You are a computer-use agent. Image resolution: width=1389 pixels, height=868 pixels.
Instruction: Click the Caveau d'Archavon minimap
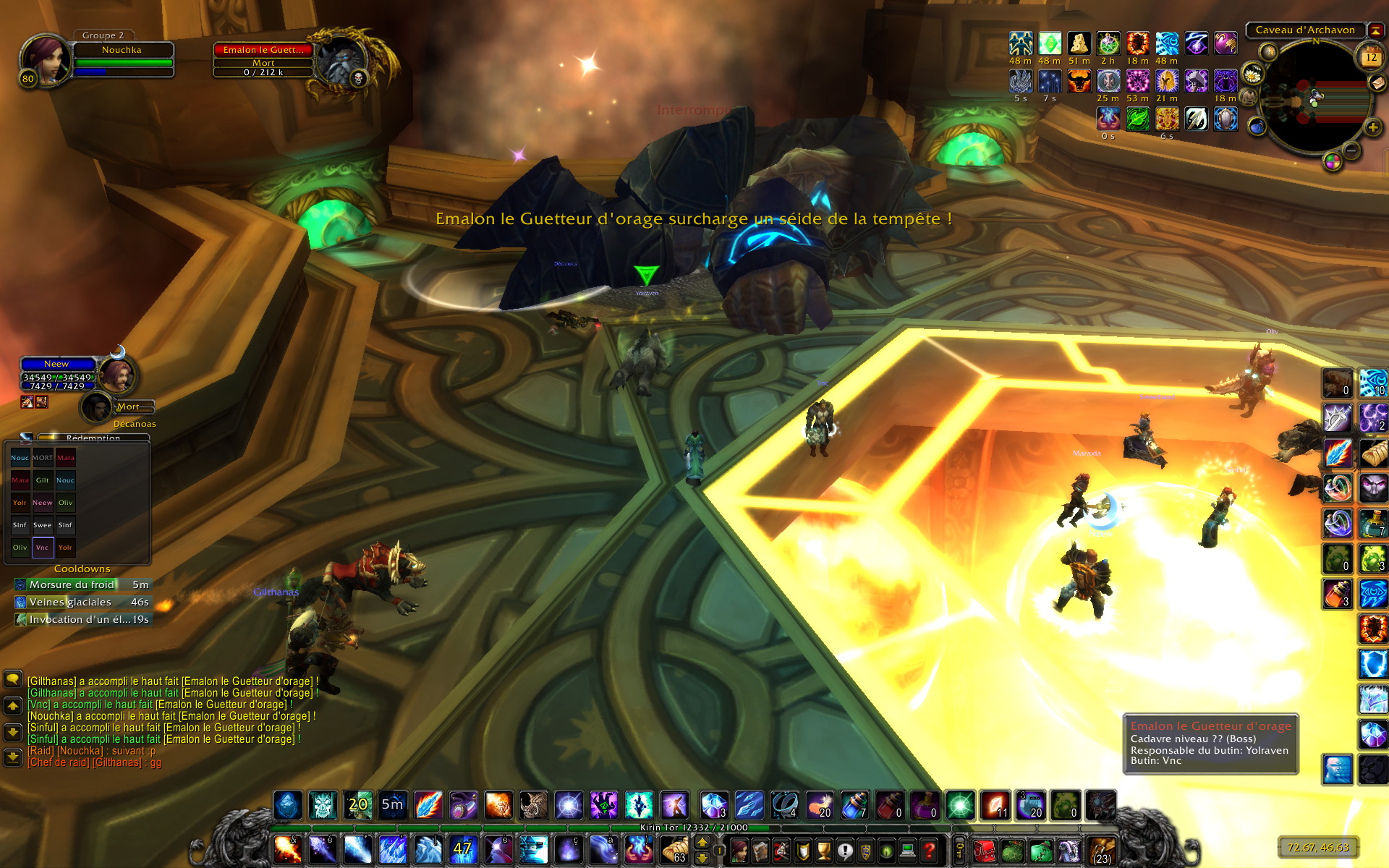pyautogui.click(x=1312, y=99)
